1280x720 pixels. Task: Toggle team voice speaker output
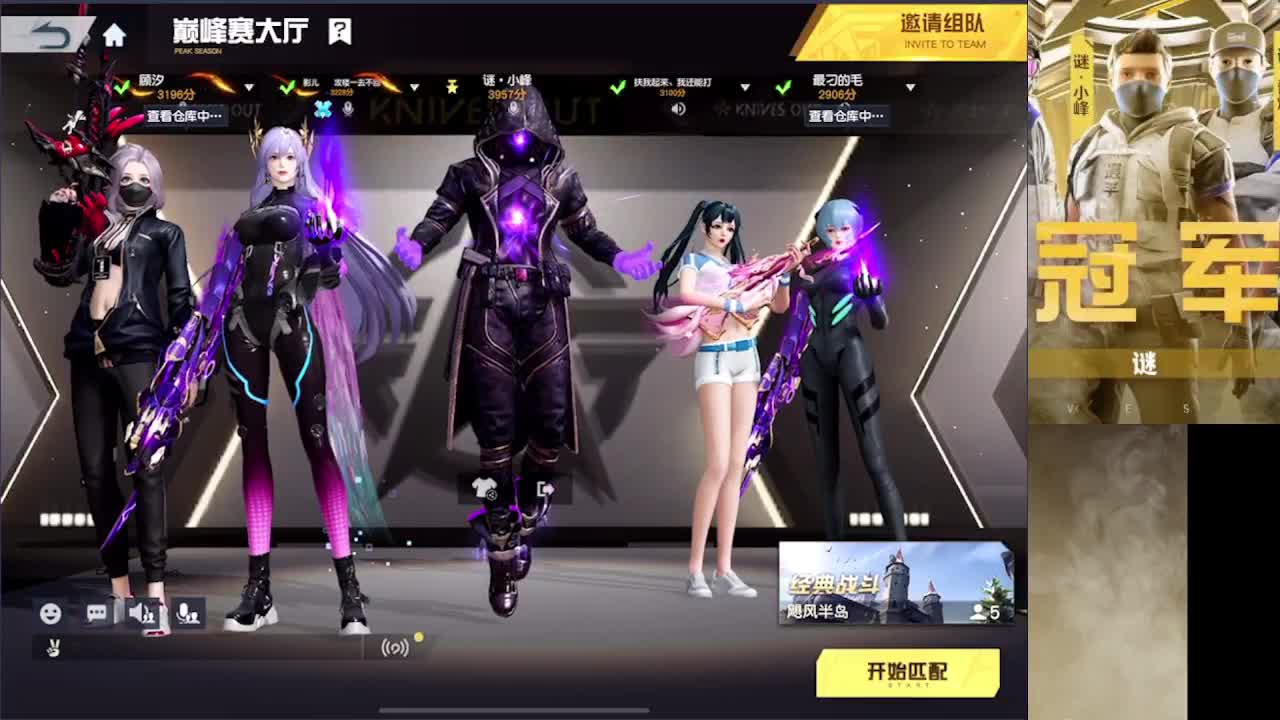point(142,613)
